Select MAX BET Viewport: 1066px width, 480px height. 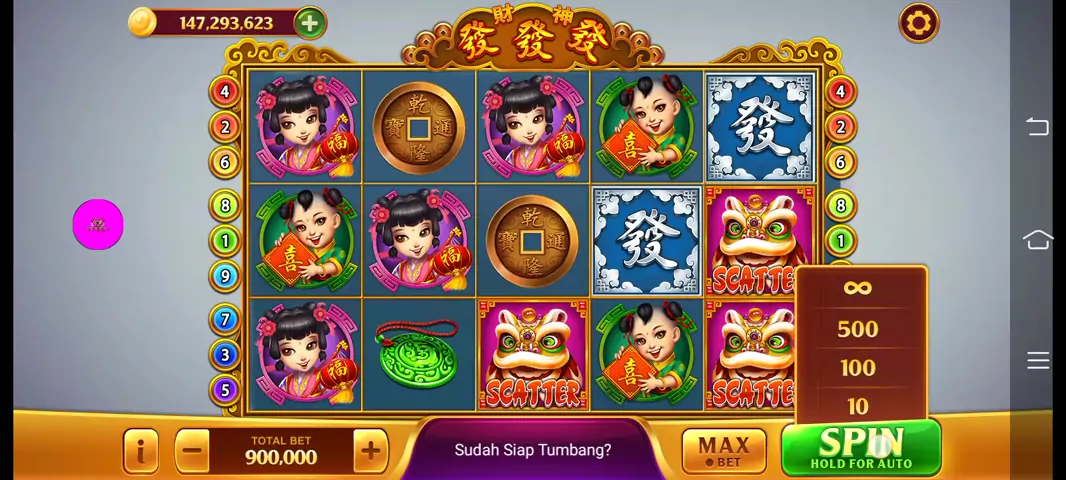point(723,451)
